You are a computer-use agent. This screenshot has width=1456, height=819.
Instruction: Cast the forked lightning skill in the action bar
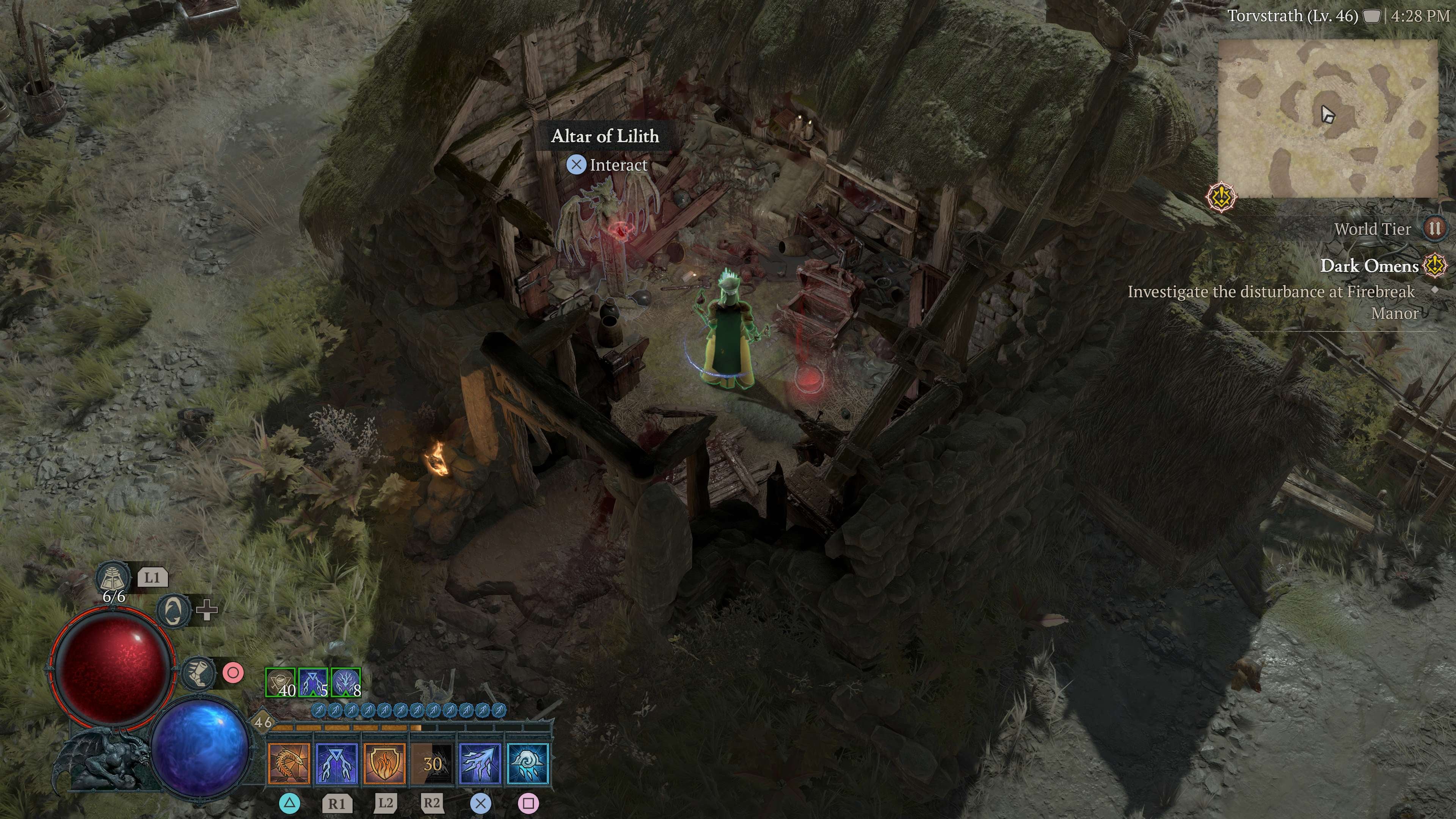(x=337, y=764)
